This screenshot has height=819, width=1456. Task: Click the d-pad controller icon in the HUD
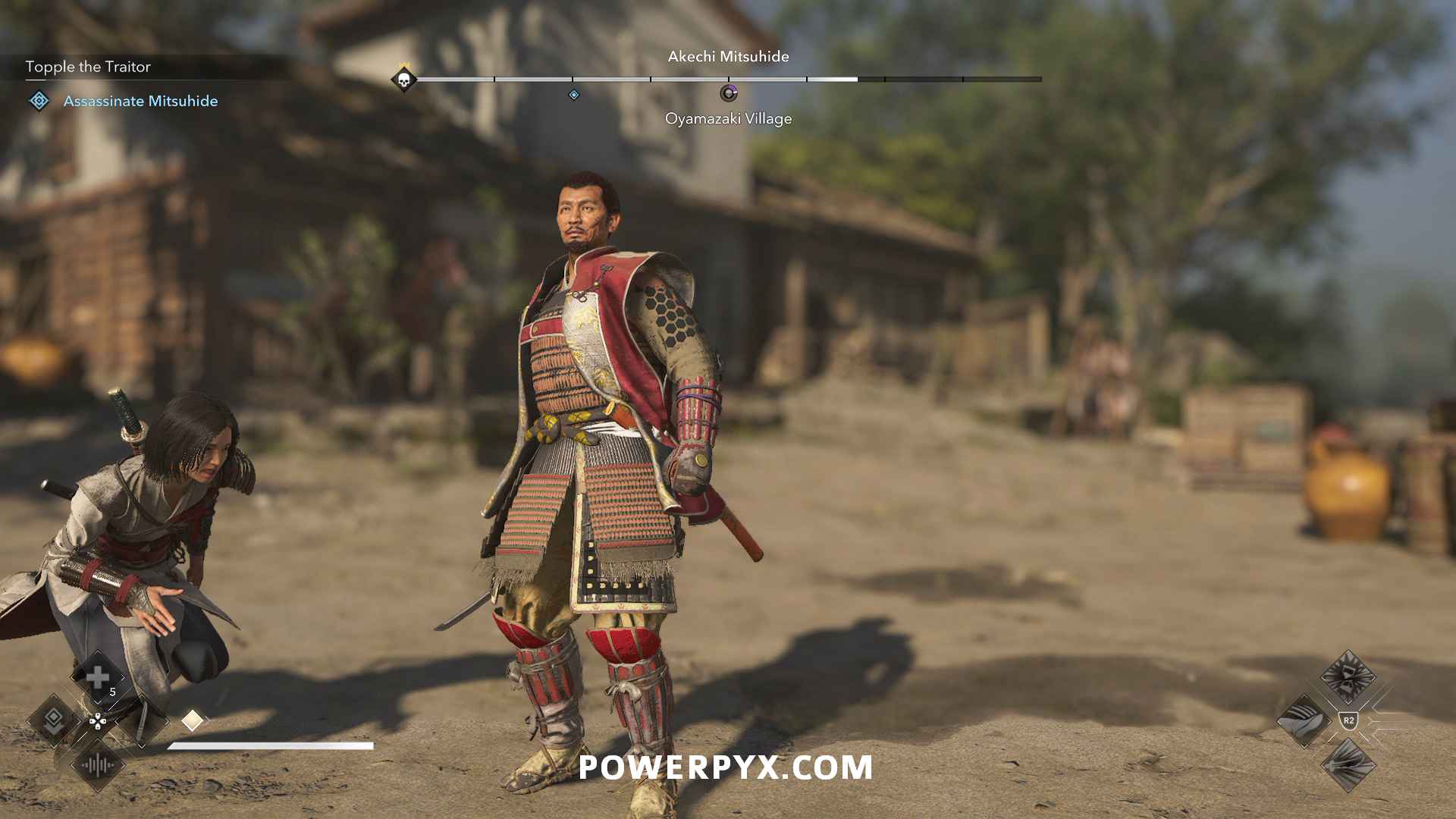coord(98,721)
